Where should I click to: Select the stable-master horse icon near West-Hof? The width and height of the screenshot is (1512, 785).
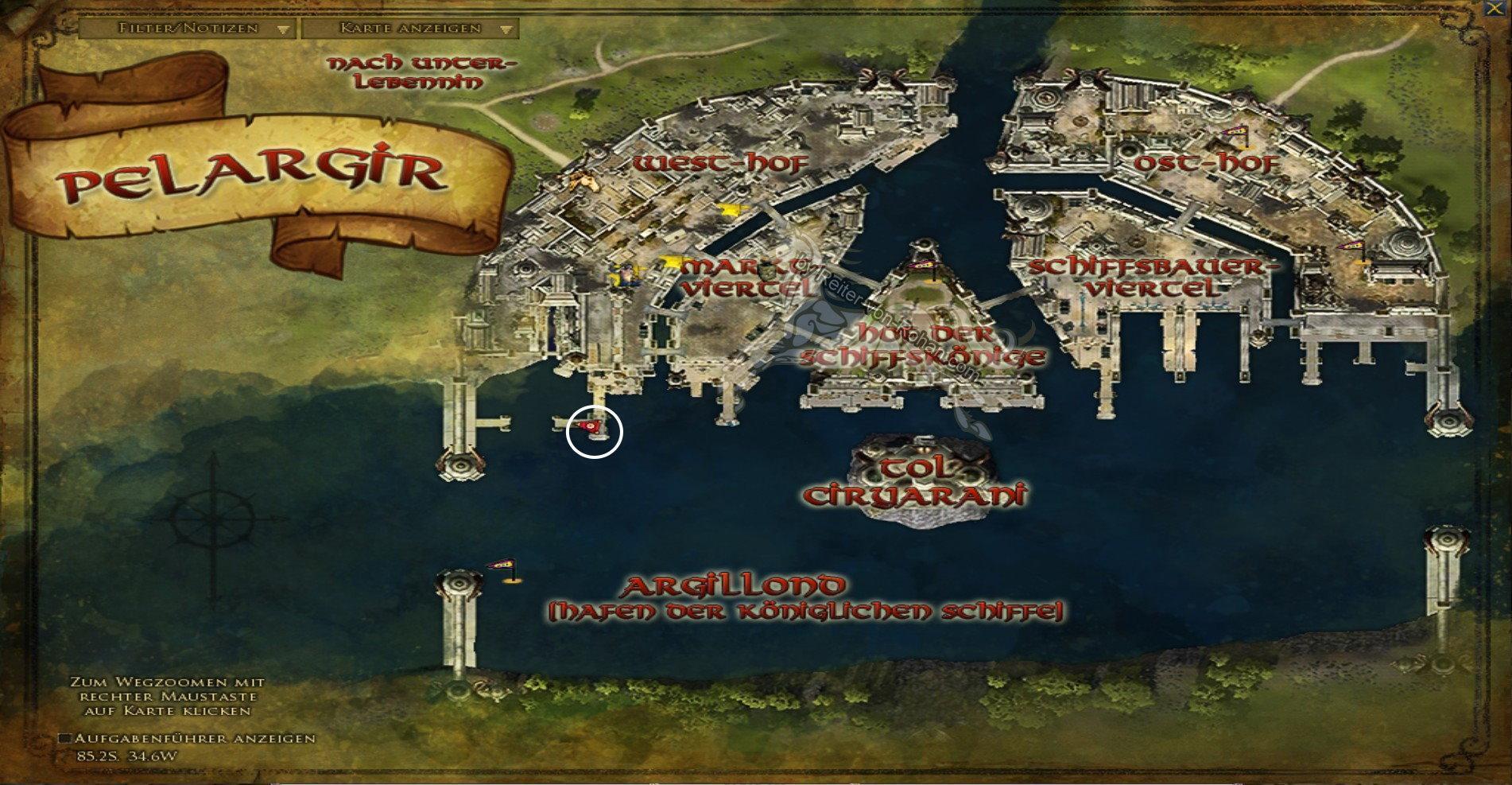583,182
